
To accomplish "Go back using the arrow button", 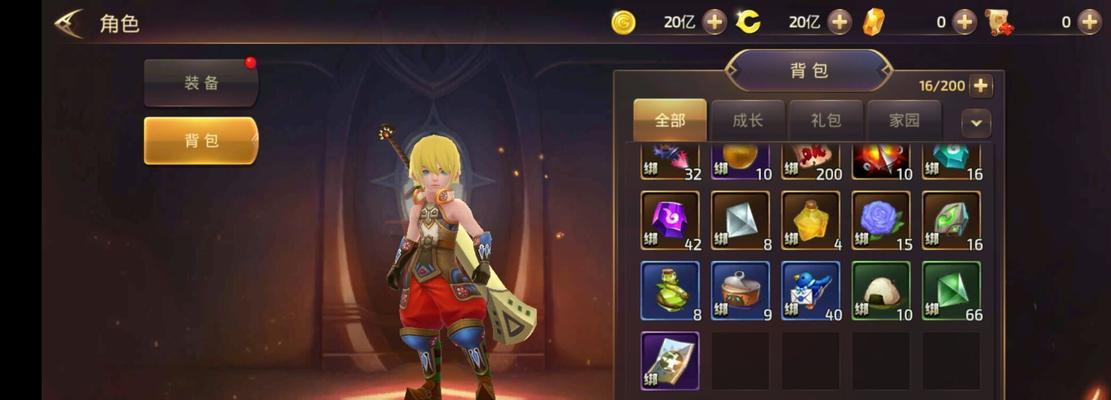I will coord(69,23).
